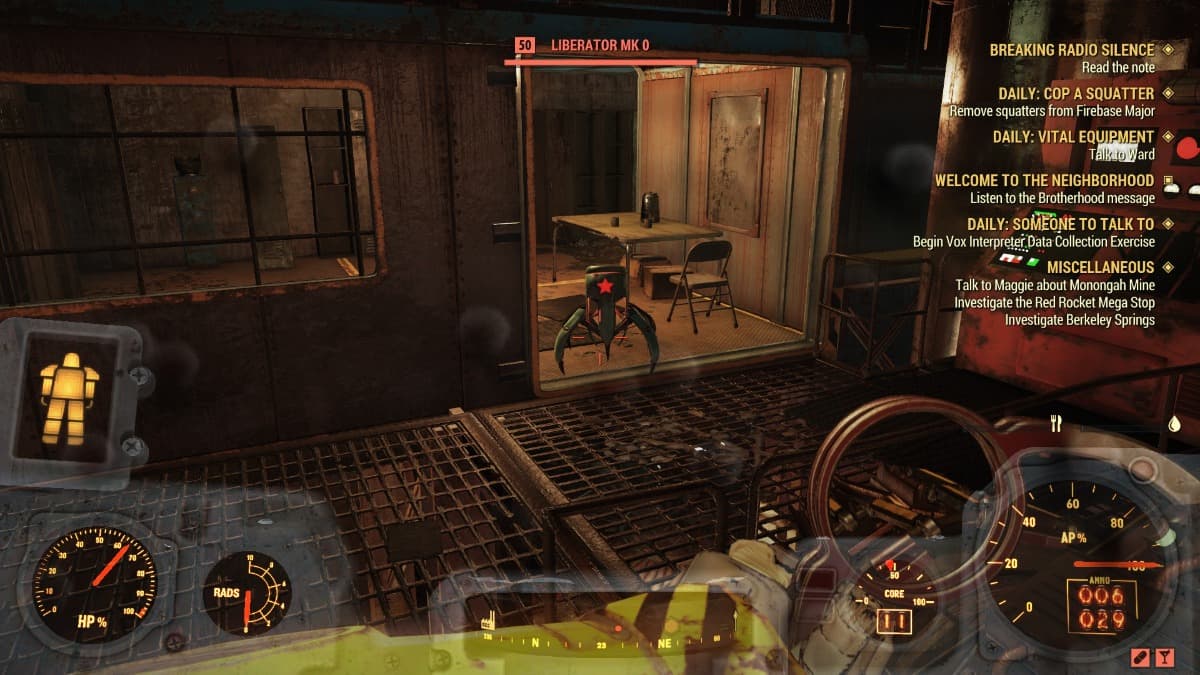Click the fork and knife hunger icon
The height and width of the screenshot is (675, 1200).
1055,424
